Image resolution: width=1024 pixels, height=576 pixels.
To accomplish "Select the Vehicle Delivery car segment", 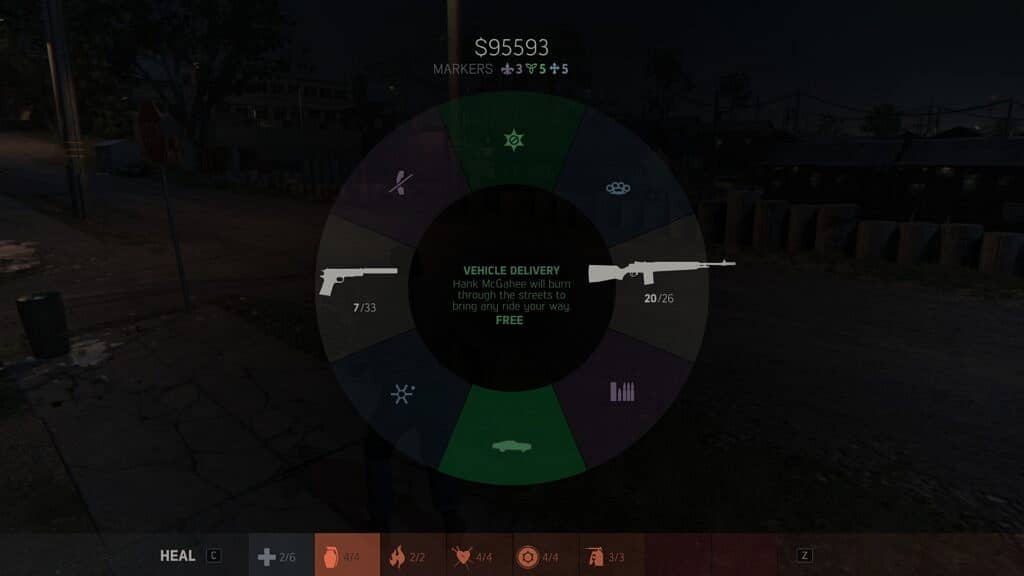I will [511, 445].
